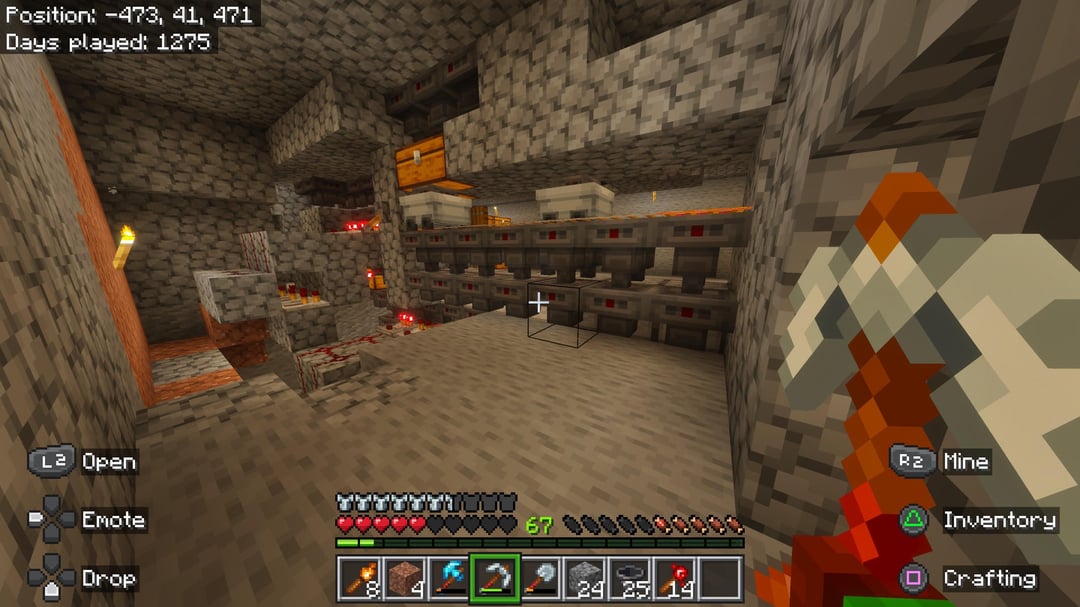The image size is (1080, 607).
Task: Select the torch hotbar slot
Action: tap(358, 579)
